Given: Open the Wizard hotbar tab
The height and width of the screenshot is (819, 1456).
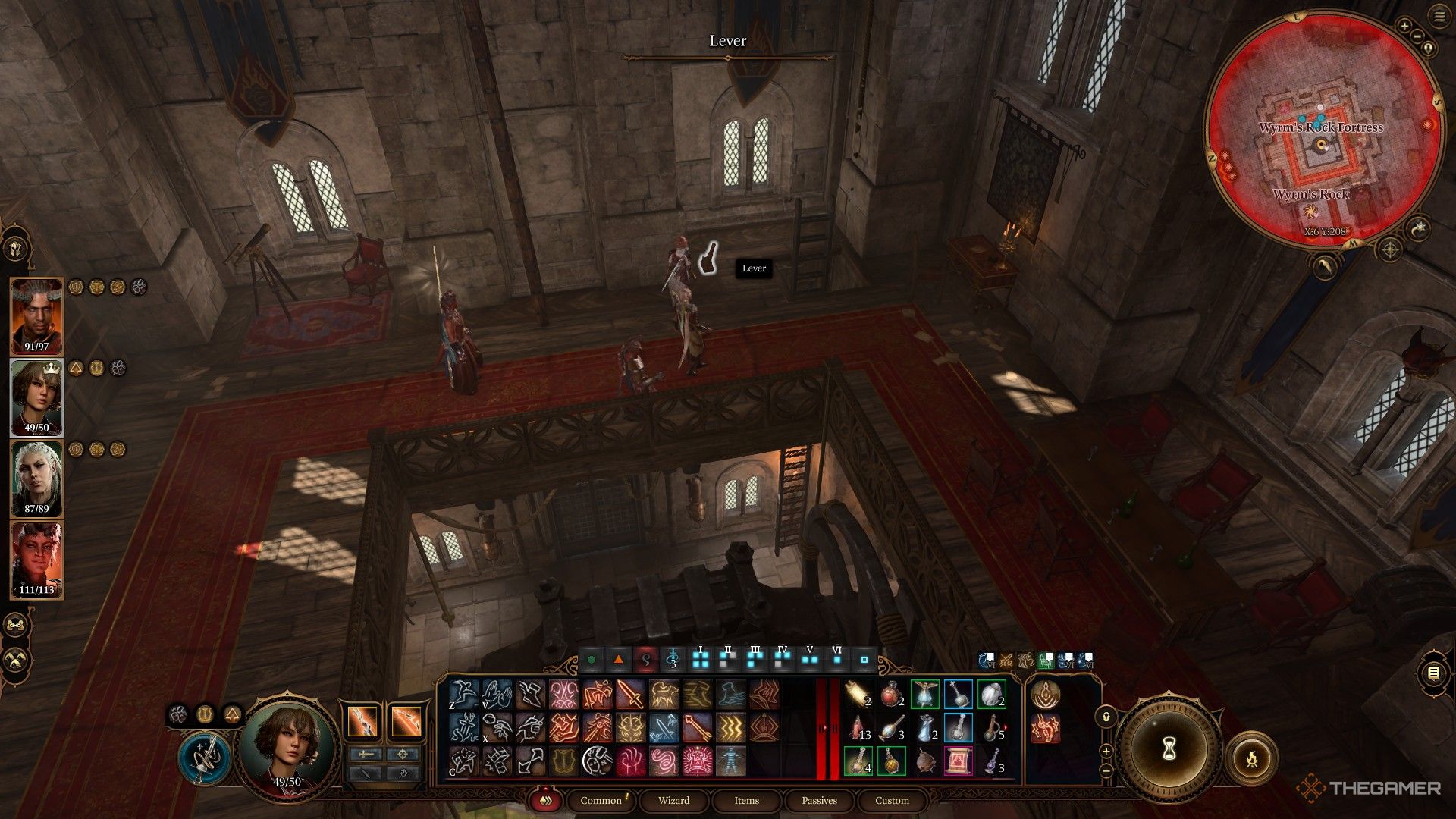Looking at the screenshot, I should 673,800.
